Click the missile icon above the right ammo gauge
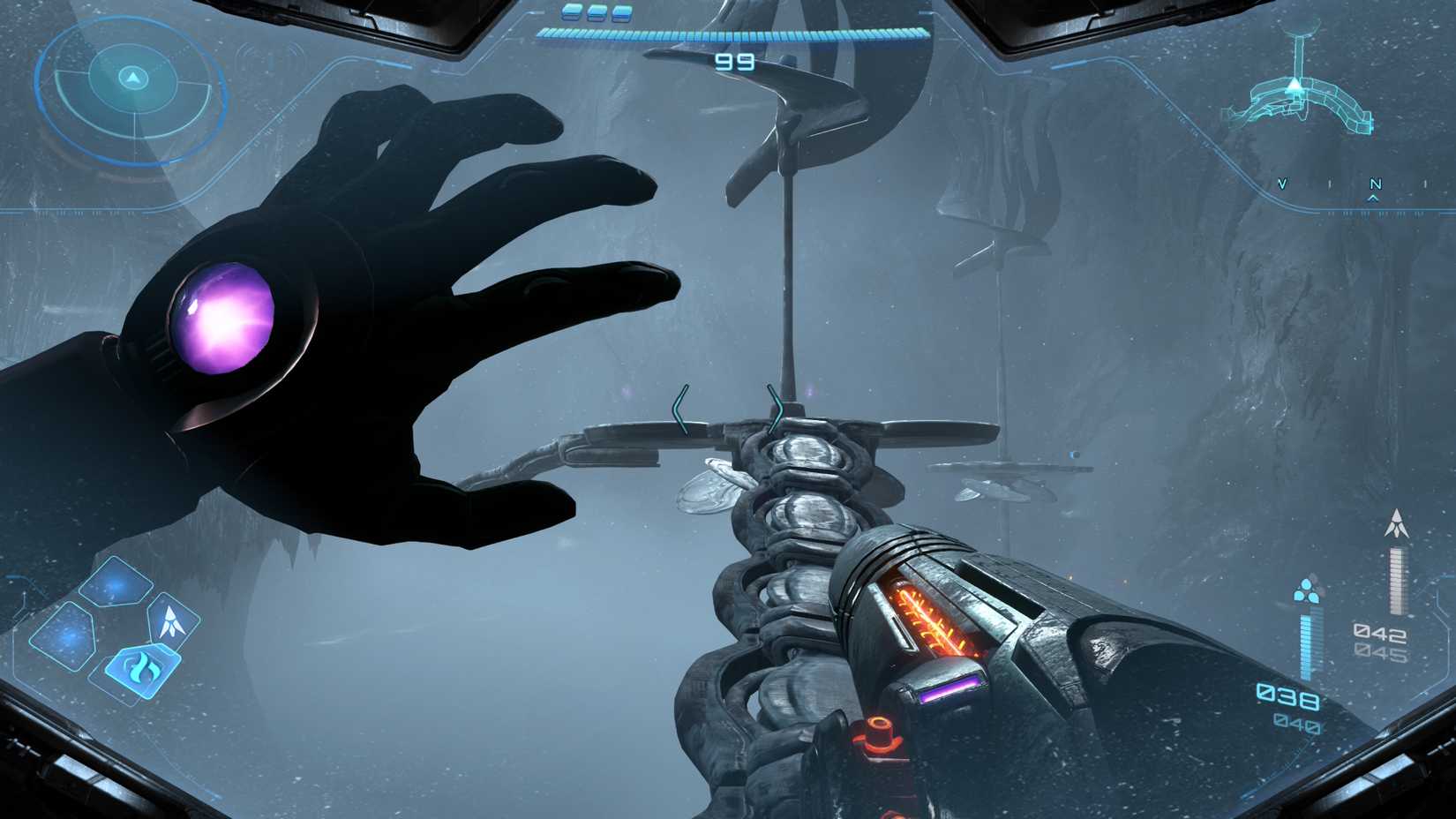This screenshot has width=1456, height=819. pyautogui.click(x=1396, y=523)
